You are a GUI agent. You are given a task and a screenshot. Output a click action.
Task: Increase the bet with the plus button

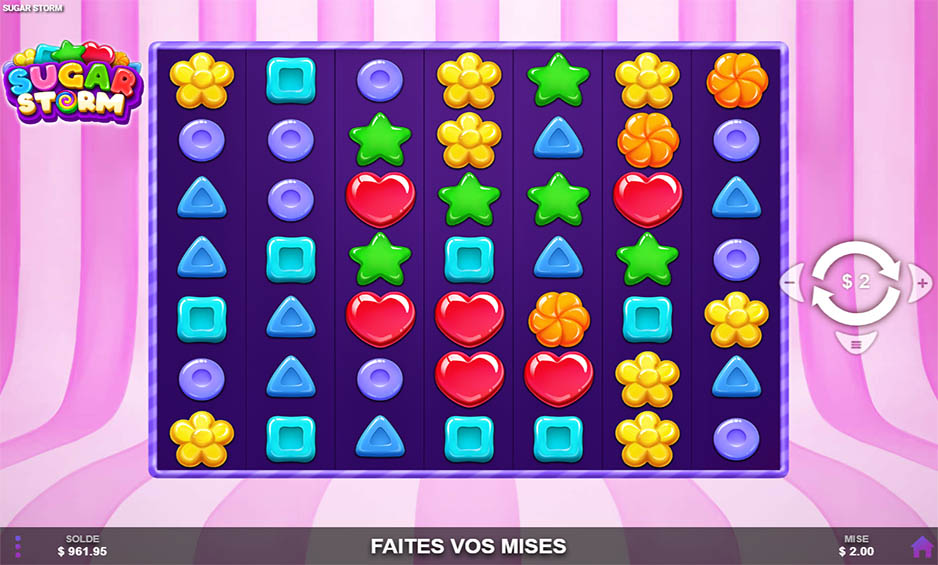click(x=921, y=282)
